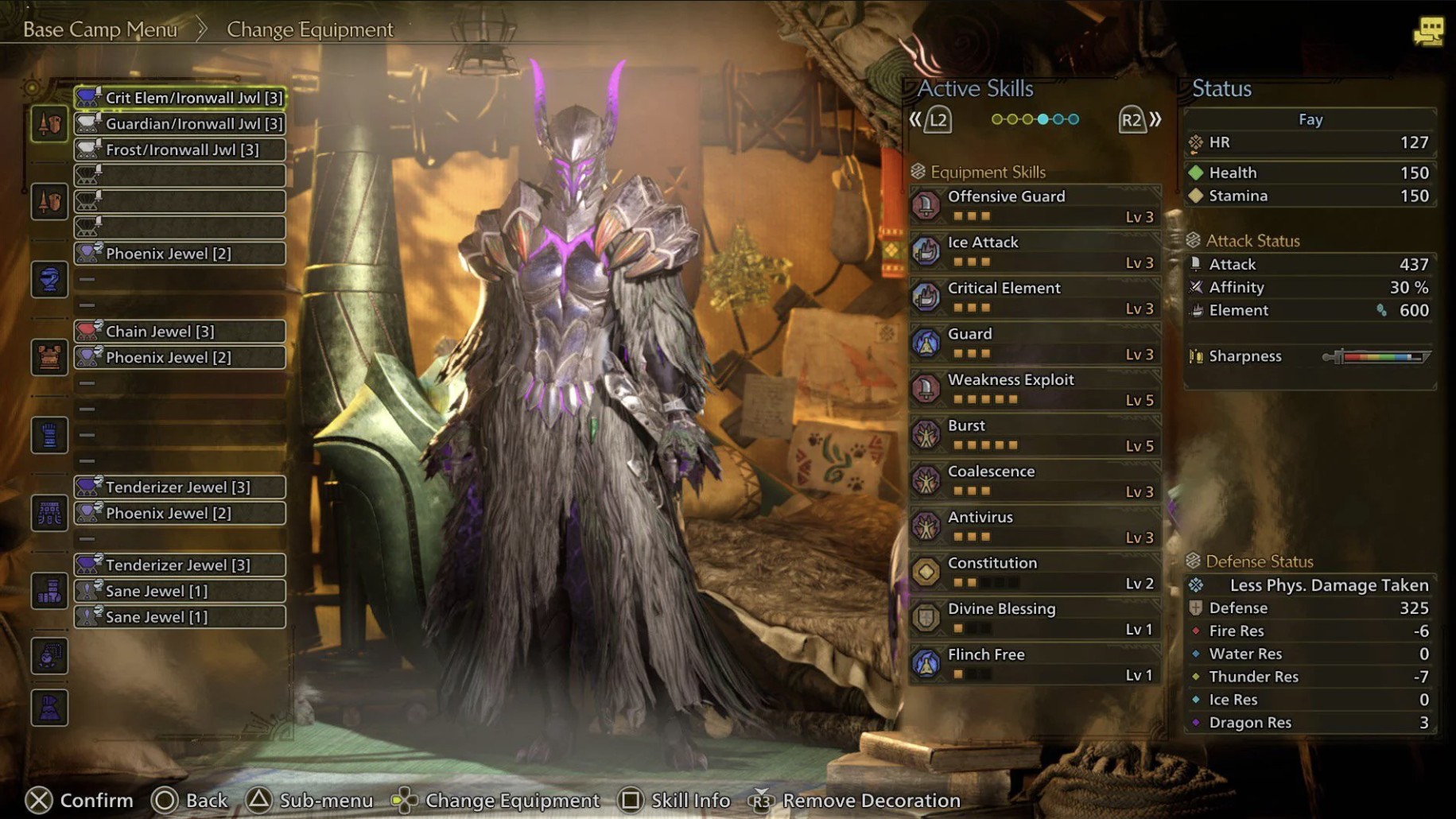Viewport: 1456px width, 819px height.
Task: Click the chat bubble icon top right
Action: [1431, 29]
